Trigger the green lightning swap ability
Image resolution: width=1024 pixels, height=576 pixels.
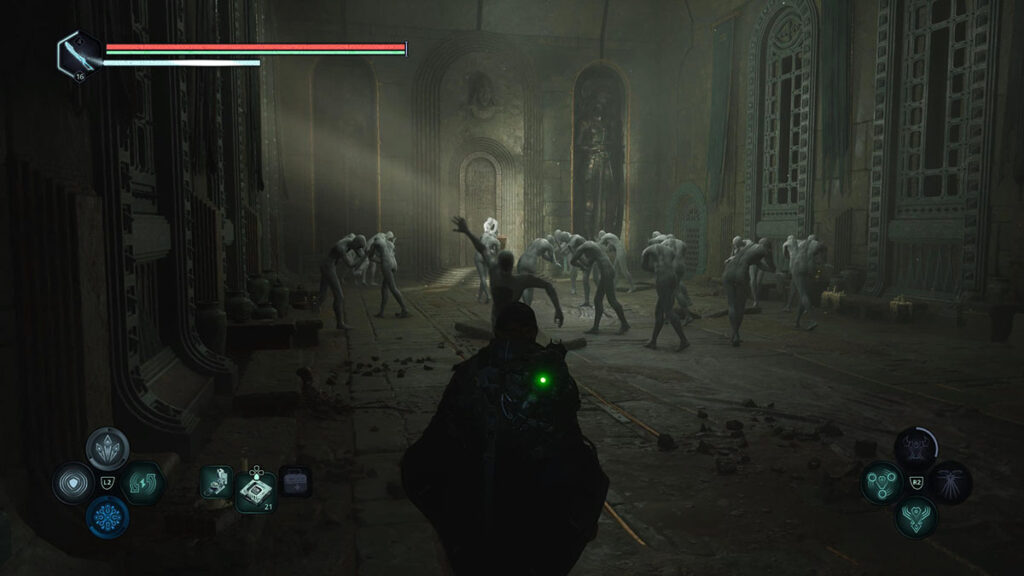[143, 483]
